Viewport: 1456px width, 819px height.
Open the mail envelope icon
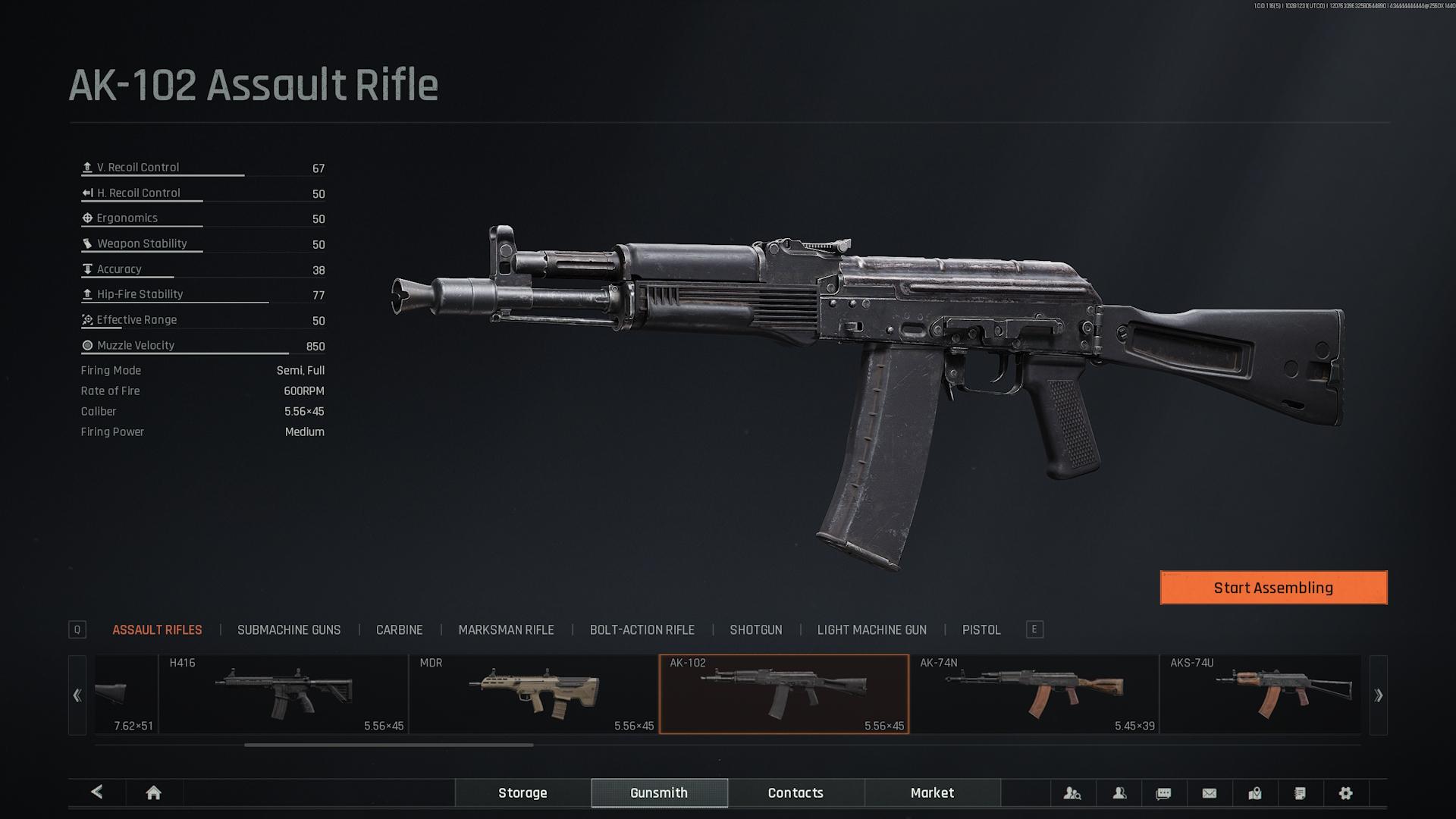[1210, 793]
